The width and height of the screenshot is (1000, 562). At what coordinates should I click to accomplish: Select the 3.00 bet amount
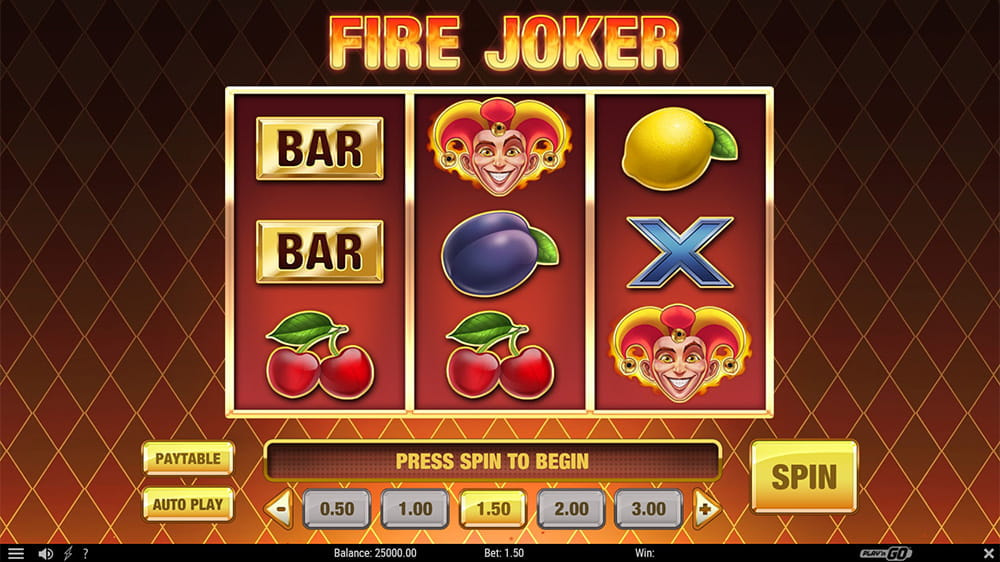649,508
